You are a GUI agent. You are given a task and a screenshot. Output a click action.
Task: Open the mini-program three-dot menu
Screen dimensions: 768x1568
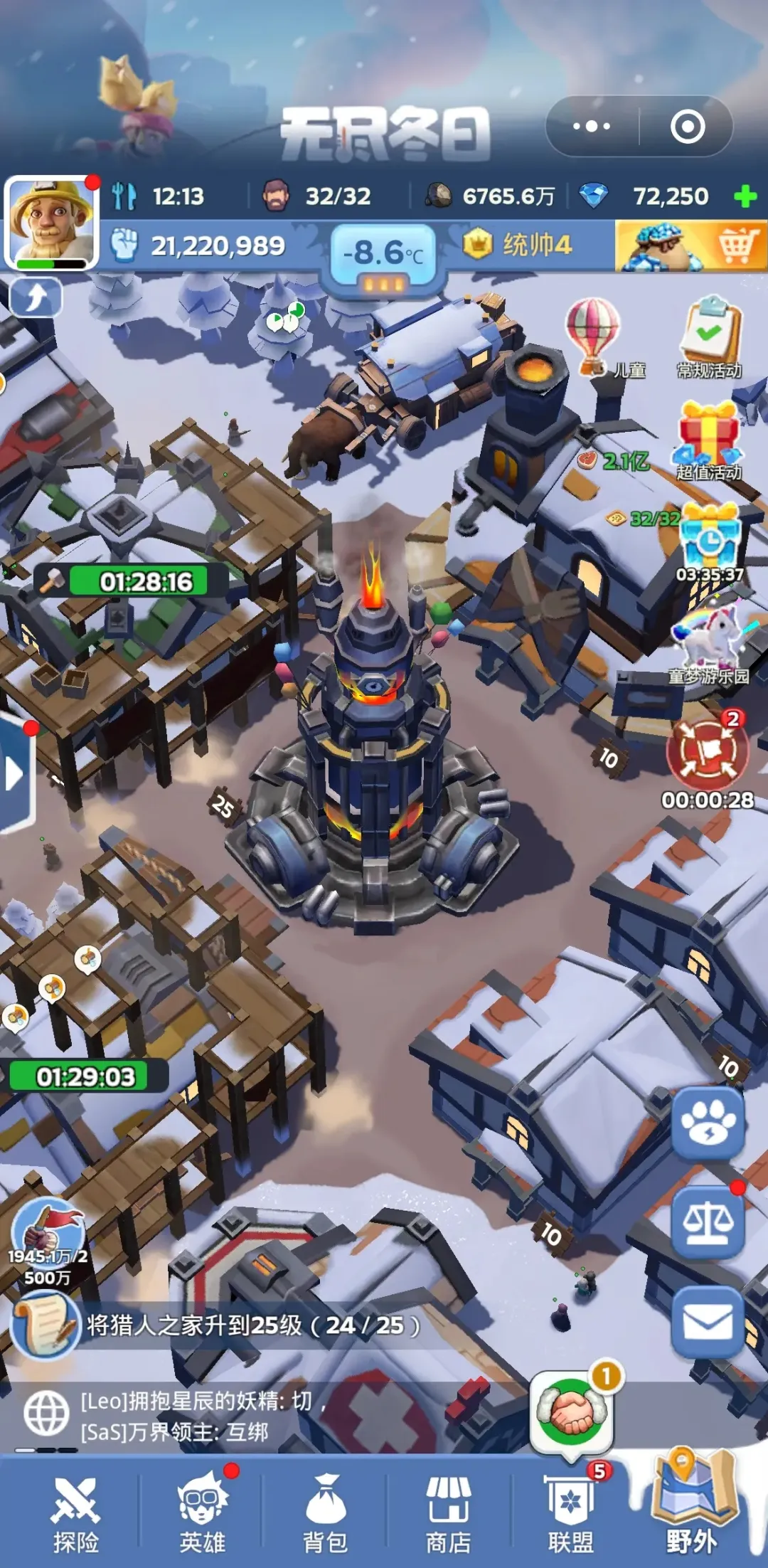pyautogui.click(x=592, y=127)
